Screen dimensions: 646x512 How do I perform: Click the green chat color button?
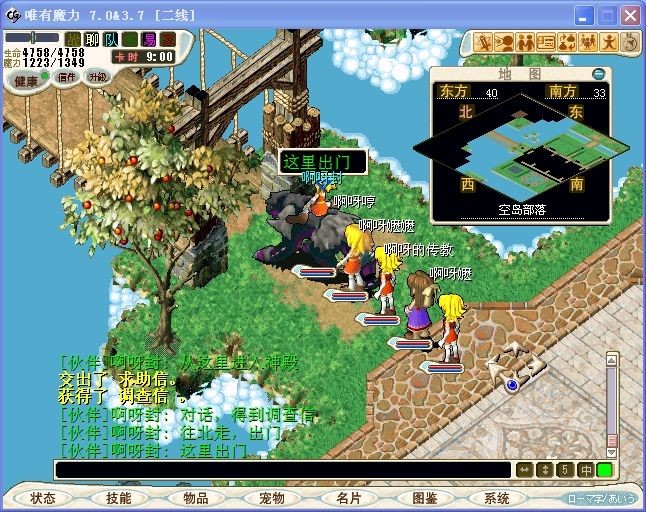click(x=605, y=470)
